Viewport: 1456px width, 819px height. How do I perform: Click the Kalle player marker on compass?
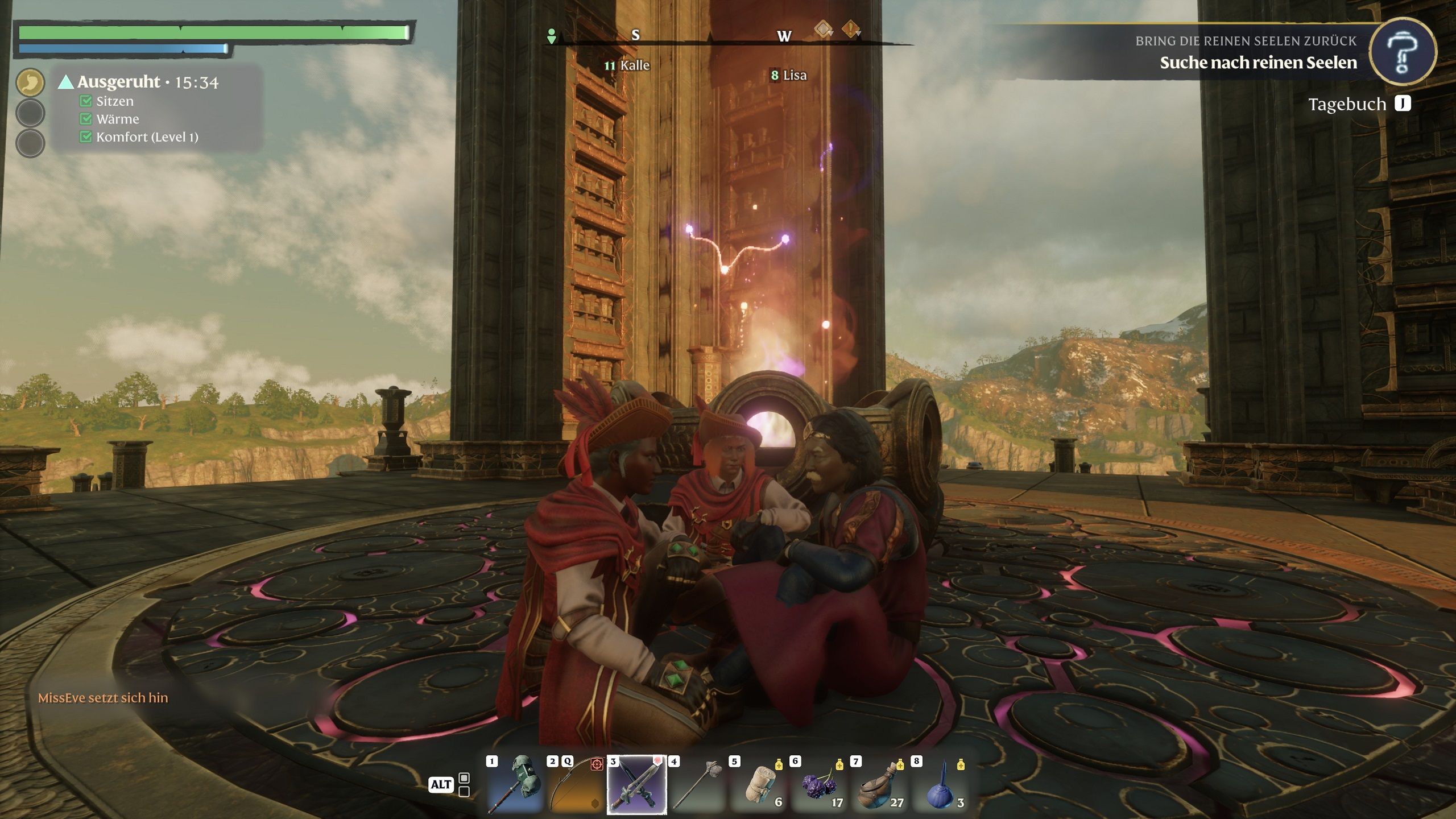pos(627,65)
